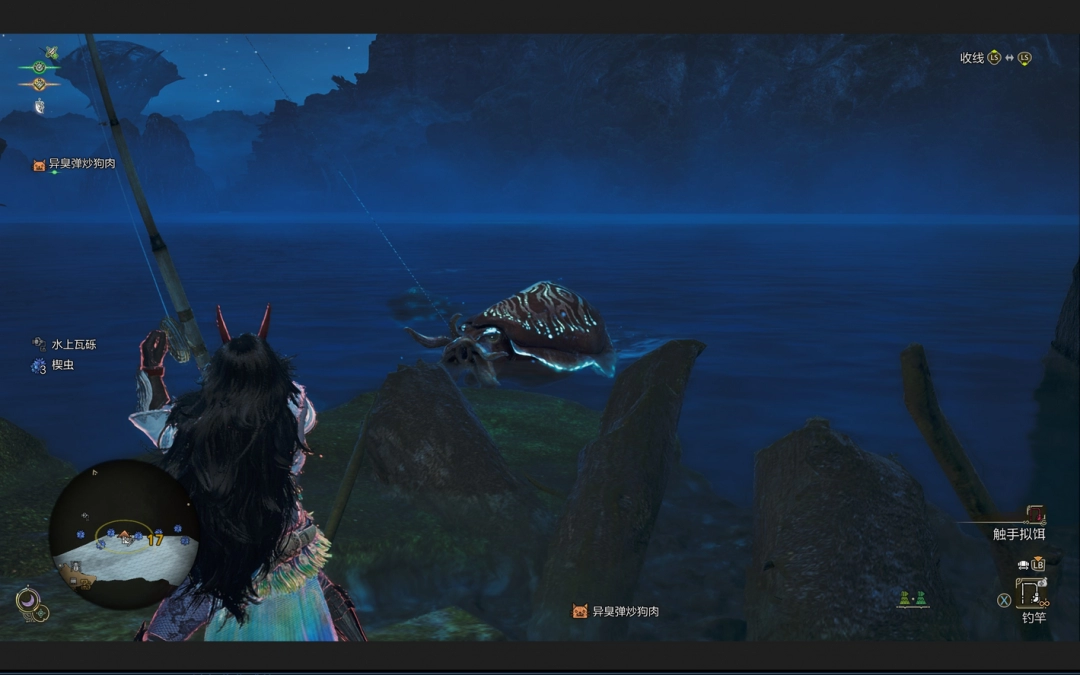Screen dimensions: 1080x675
Task: Select the 钓竿 fishing rod item slot
Action: tap(1032, 594)
